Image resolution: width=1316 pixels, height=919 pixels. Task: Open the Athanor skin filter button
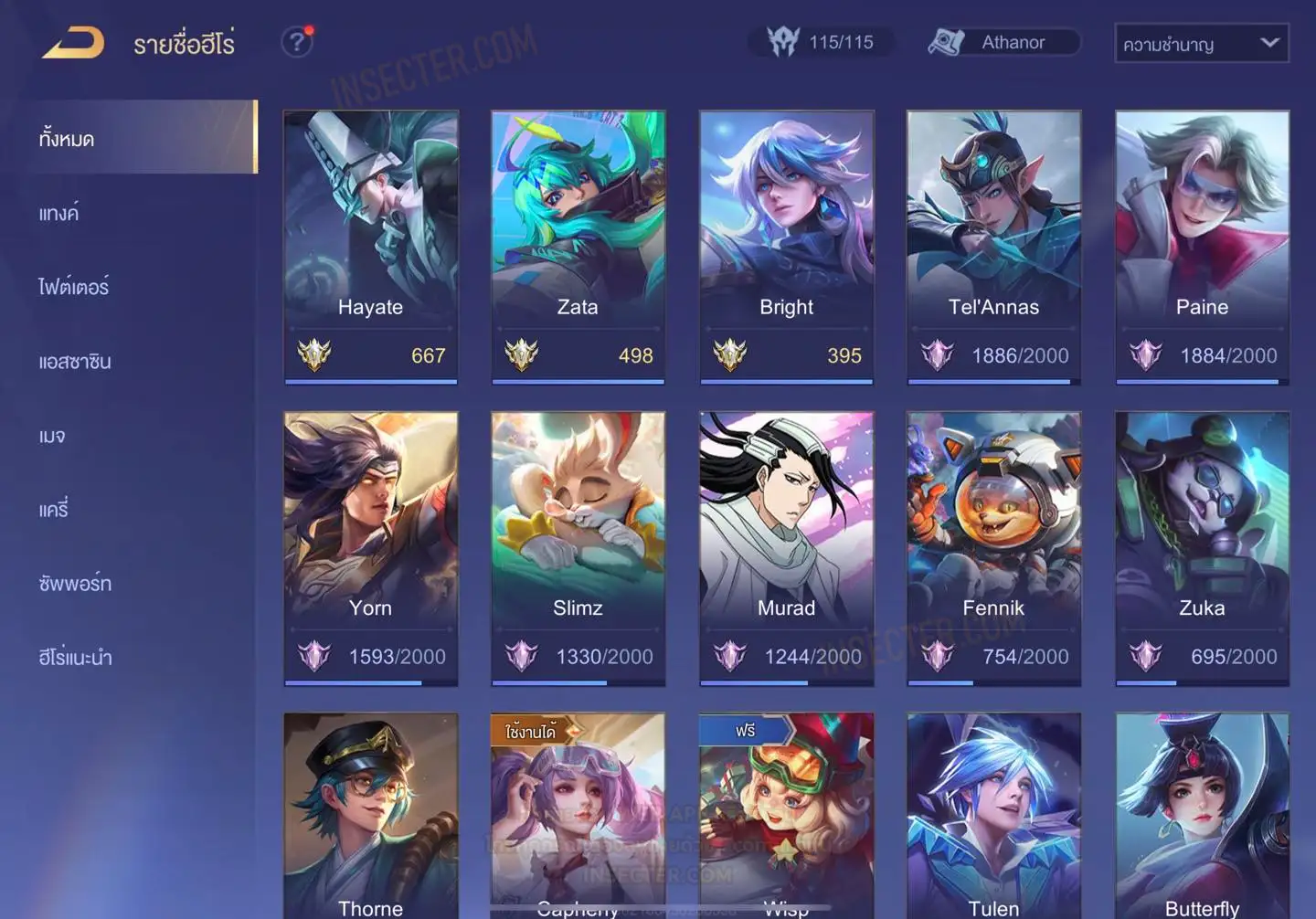point(1003,42)
